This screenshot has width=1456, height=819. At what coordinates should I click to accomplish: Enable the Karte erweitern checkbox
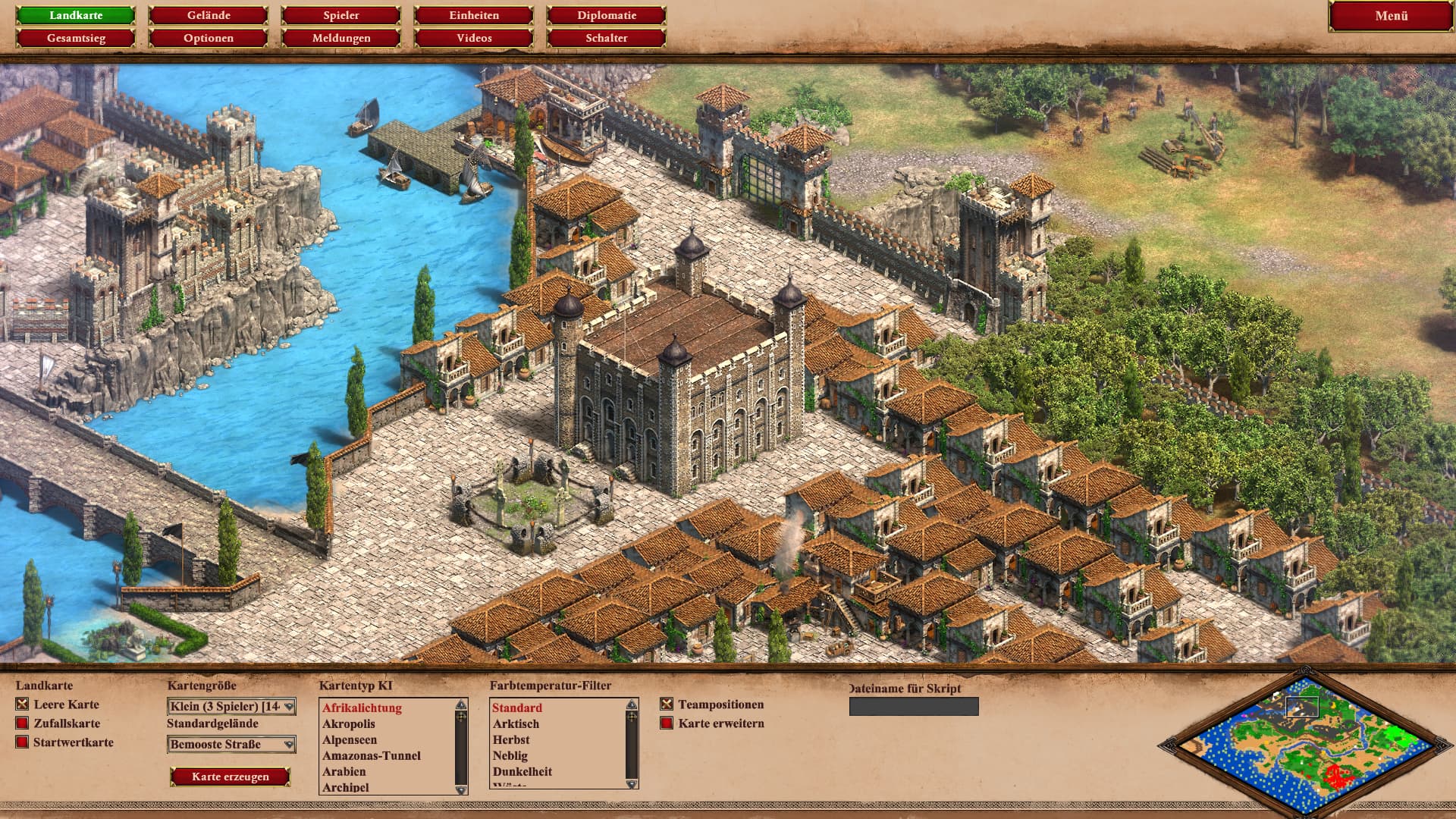coord(667,723)
